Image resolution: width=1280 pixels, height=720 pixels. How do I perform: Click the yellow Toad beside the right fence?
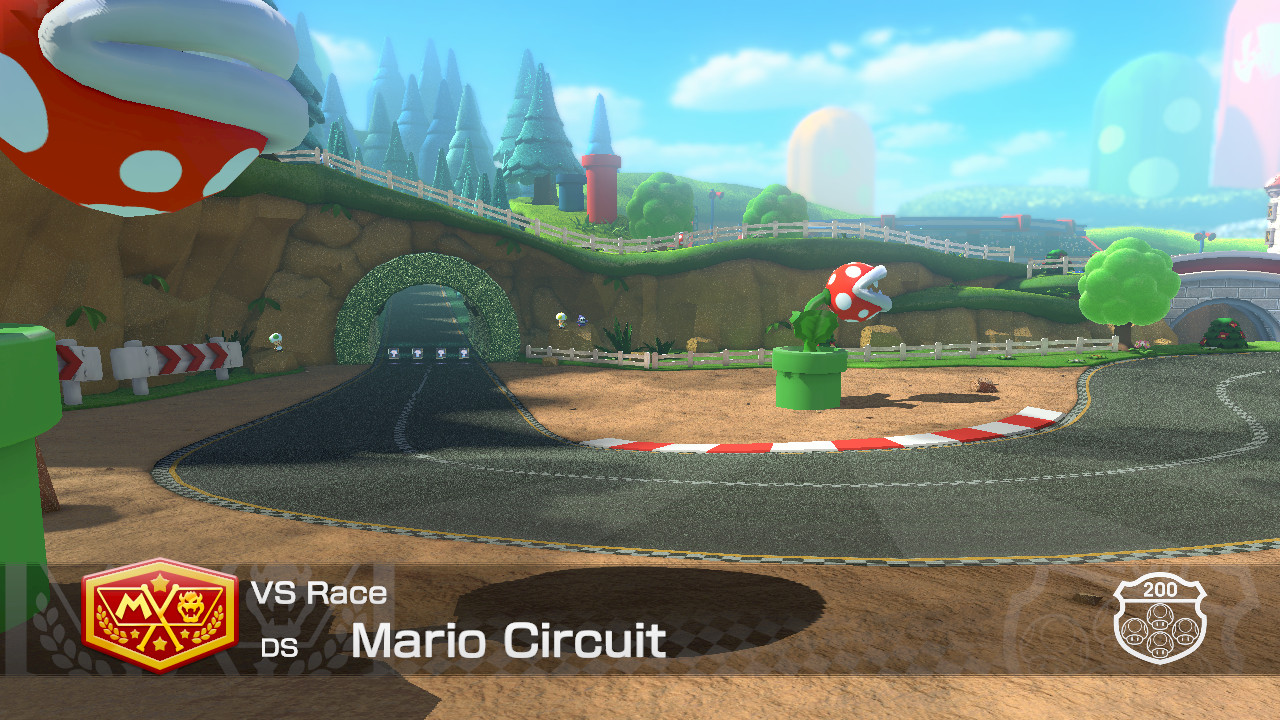561,319
